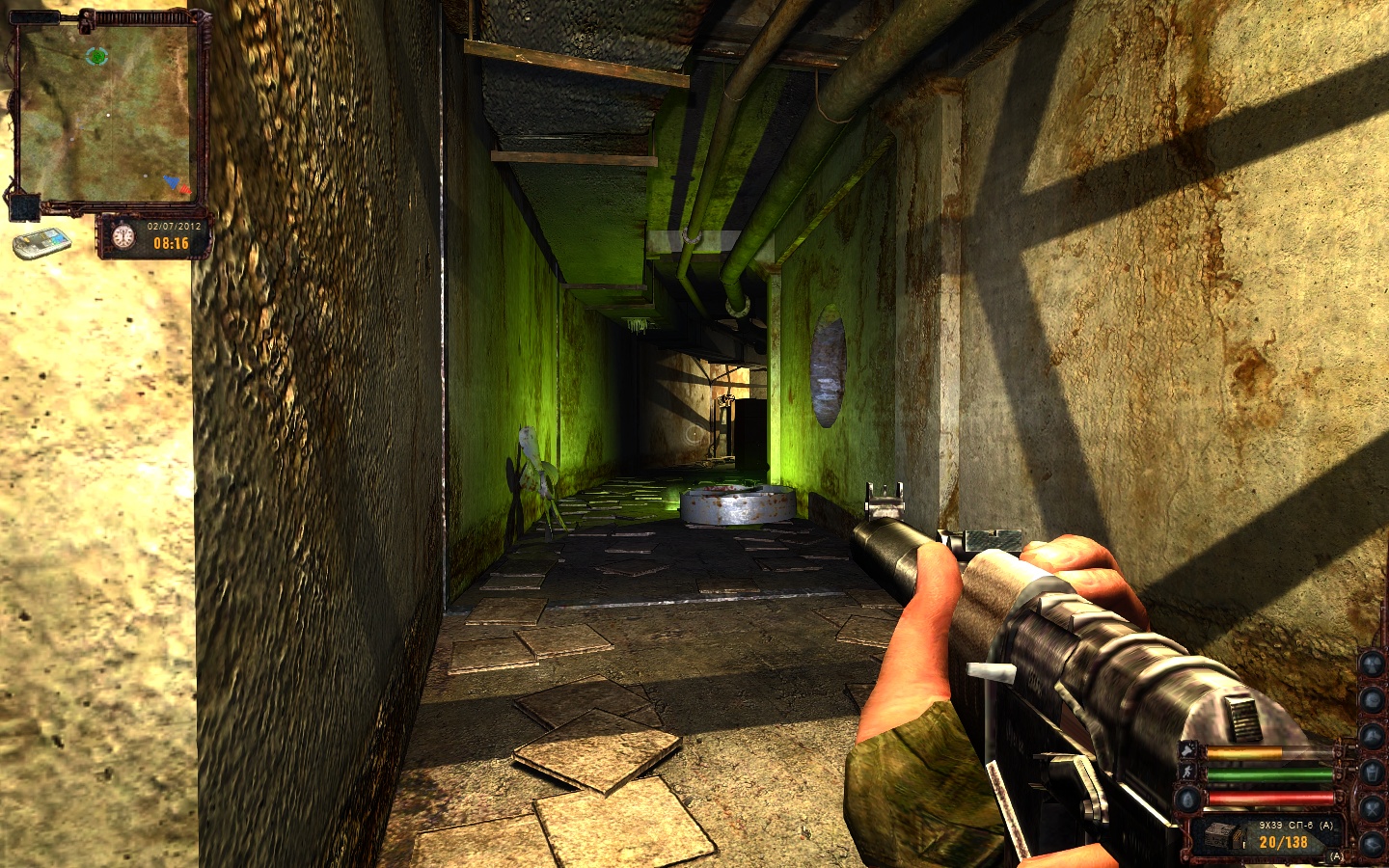Open the PDA device icon

pyautogui.click(x=41, y=241)
